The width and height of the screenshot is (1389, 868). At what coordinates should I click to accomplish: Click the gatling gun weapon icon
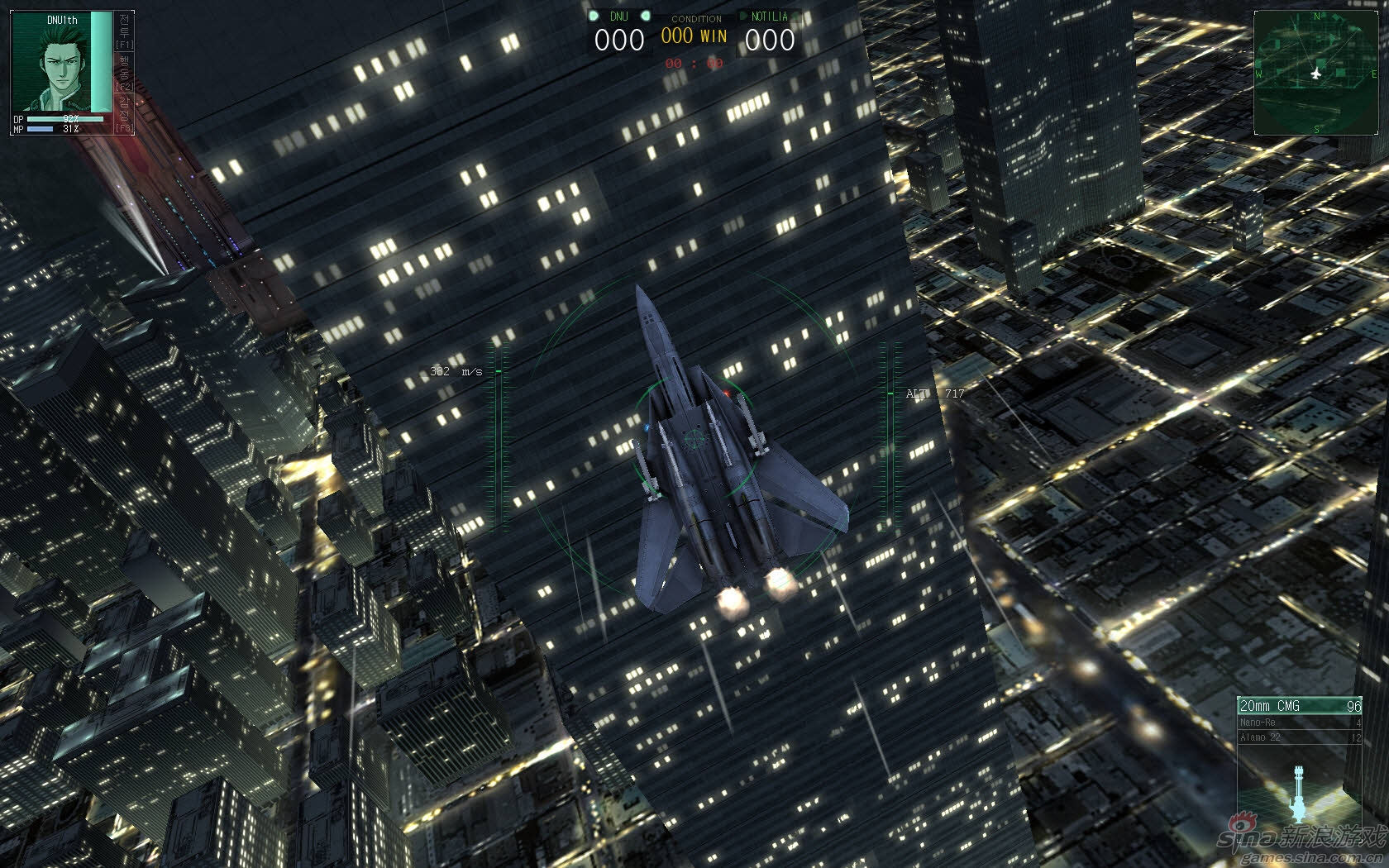1299,792
